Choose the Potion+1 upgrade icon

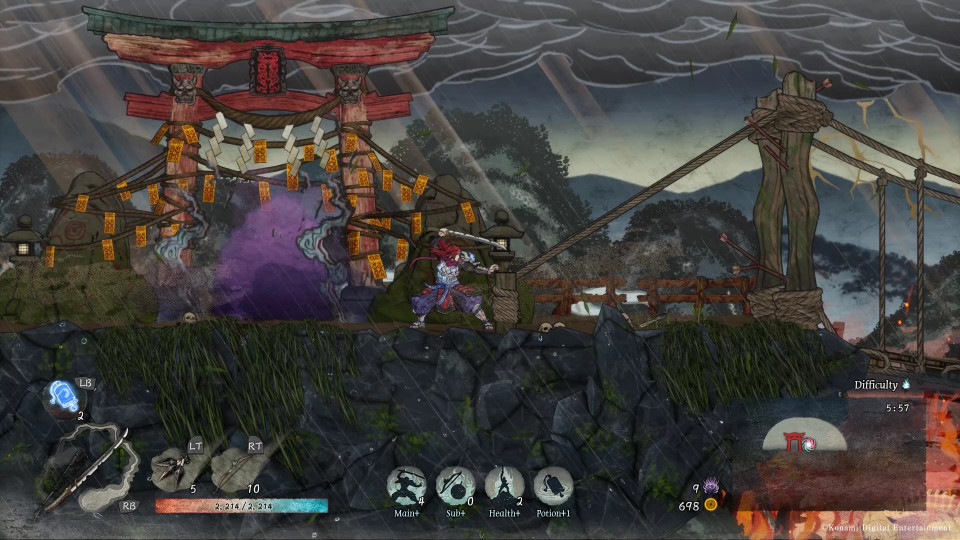[553, 486]
